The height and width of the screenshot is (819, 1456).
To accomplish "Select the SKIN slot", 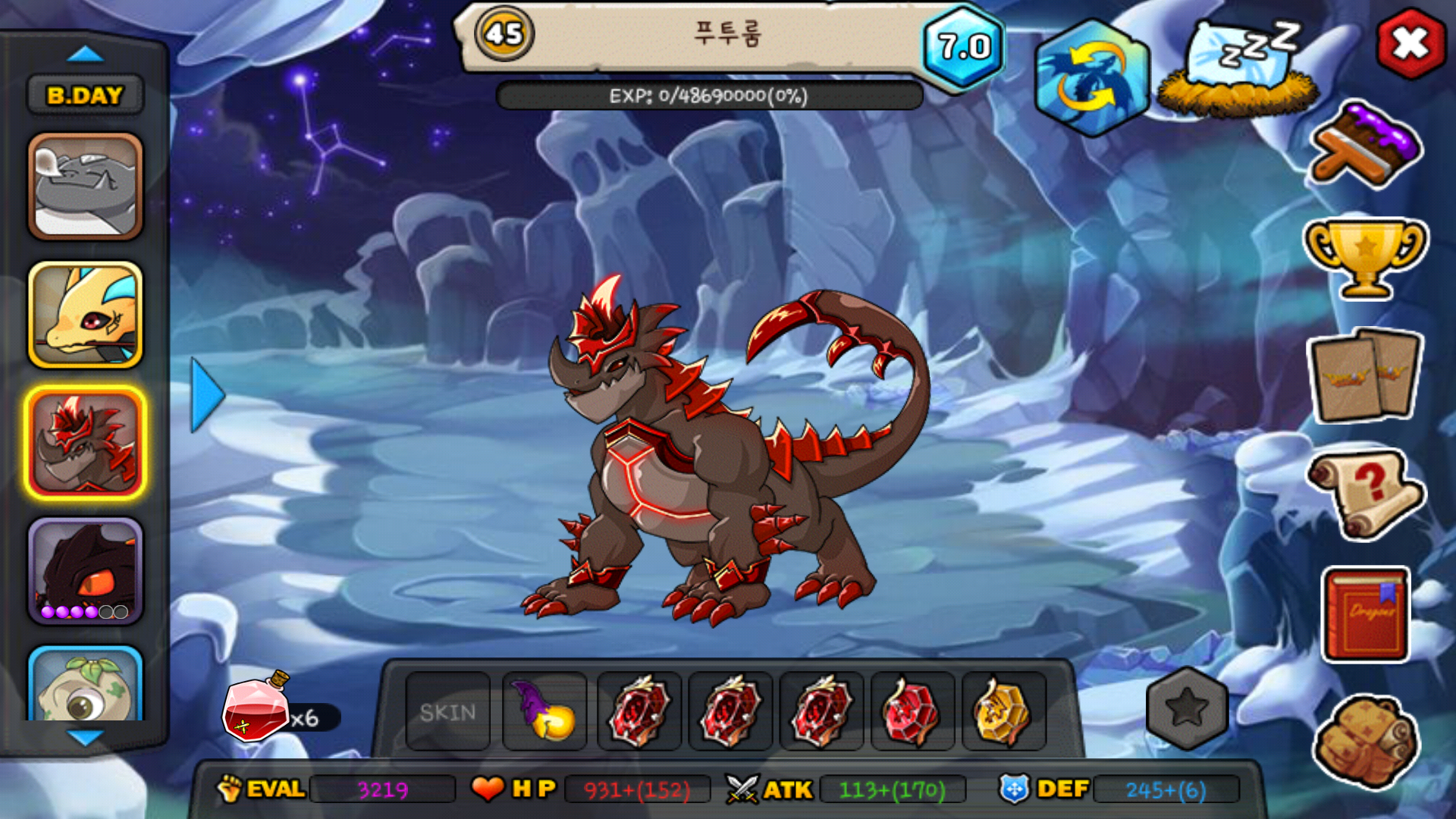I will coord(447,712).
